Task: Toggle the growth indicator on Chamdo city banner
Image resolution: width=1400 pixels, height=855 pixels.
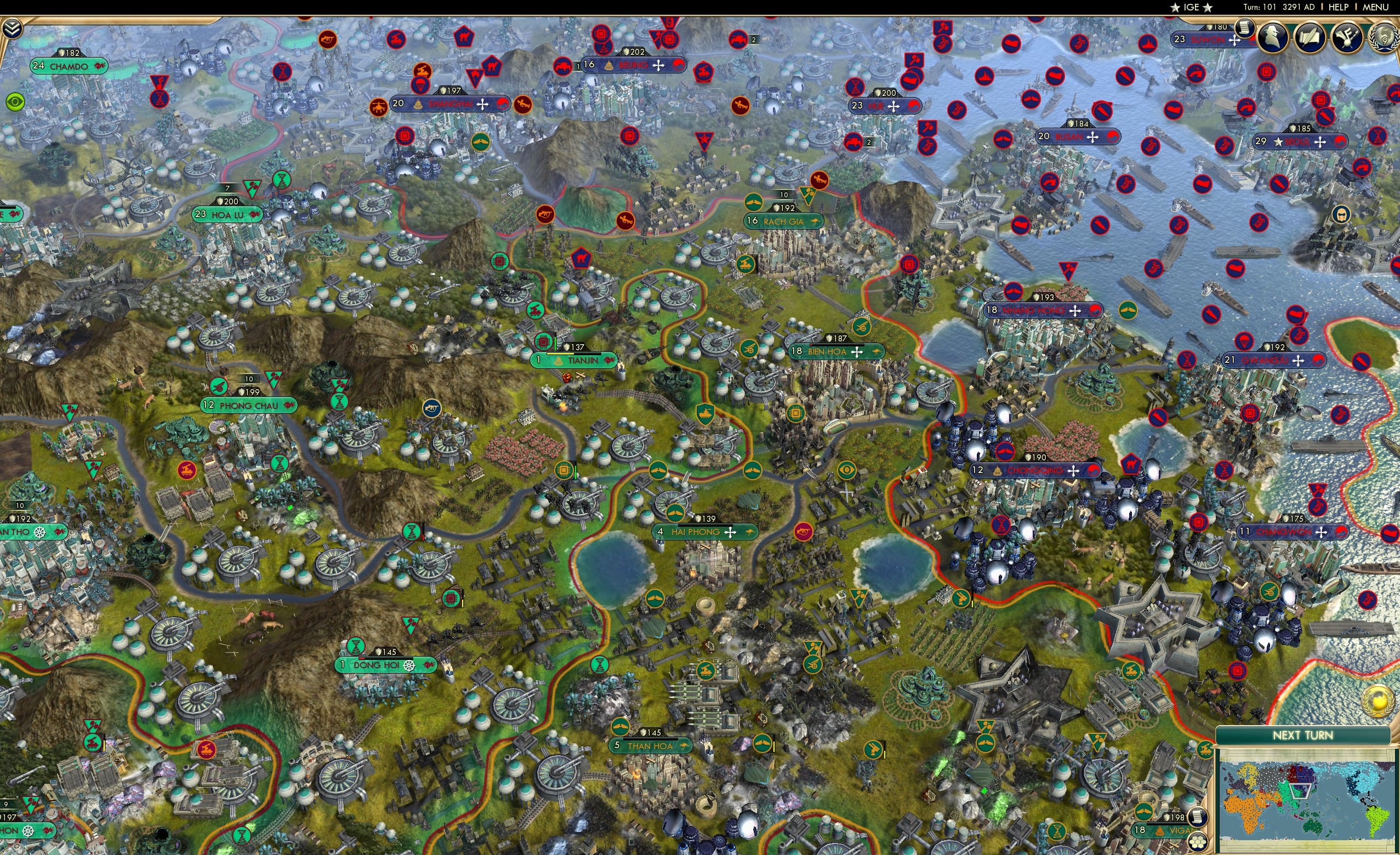Action: click(100, 66)
